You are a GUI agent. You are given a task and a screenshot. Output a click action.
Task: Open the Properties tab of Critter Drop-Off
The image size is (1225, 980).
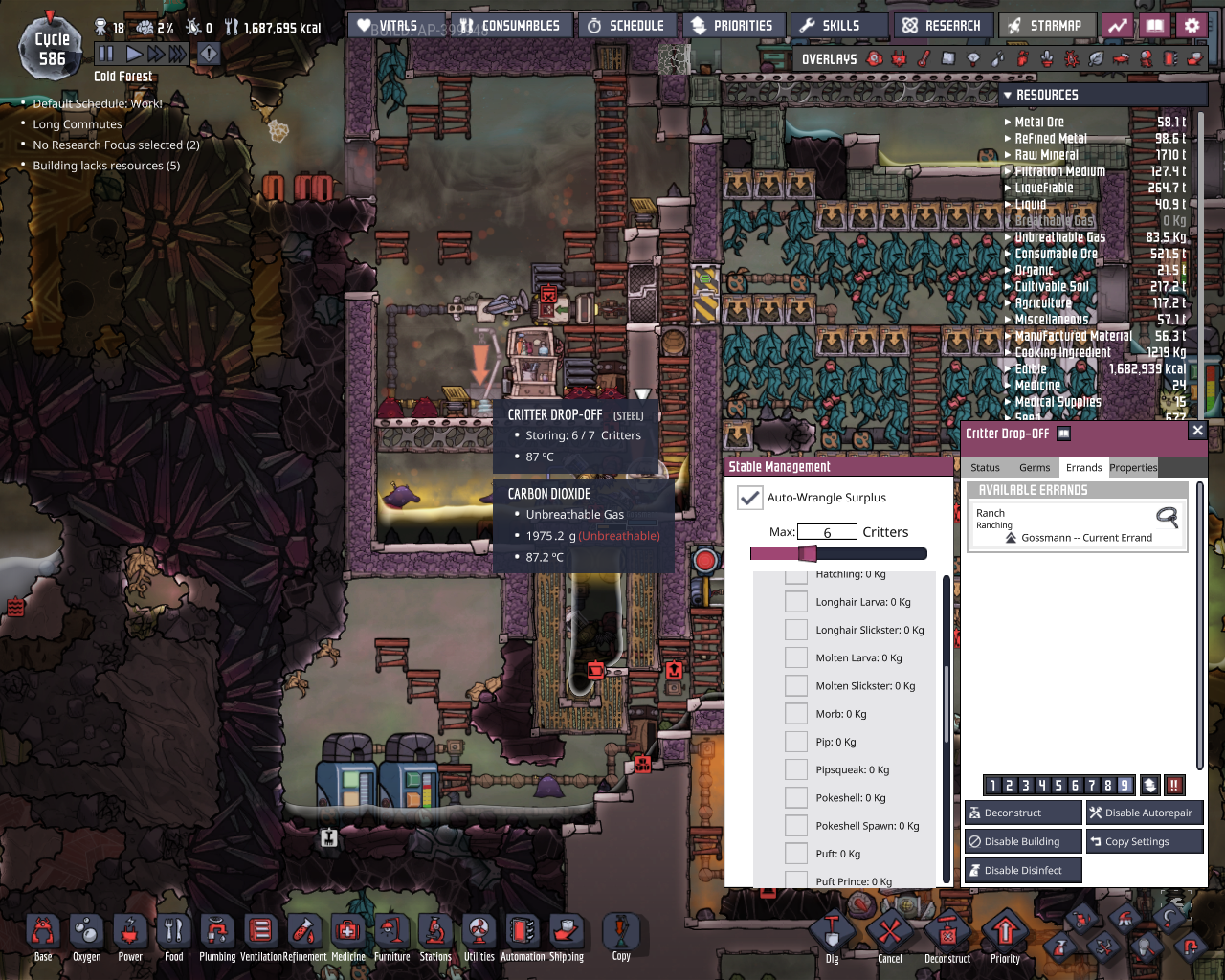[x=1133, y=467]
